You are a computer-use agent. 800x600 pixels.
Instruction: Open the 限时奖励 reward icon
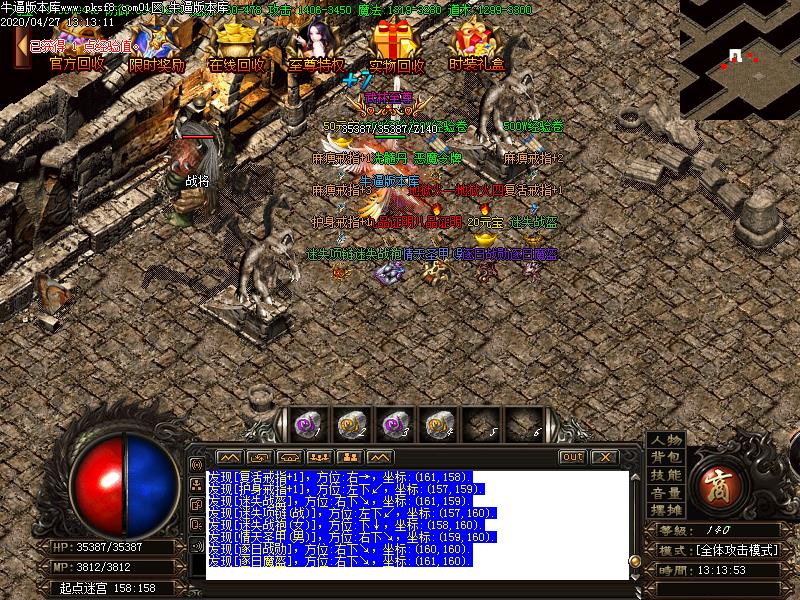pos(157,50)
